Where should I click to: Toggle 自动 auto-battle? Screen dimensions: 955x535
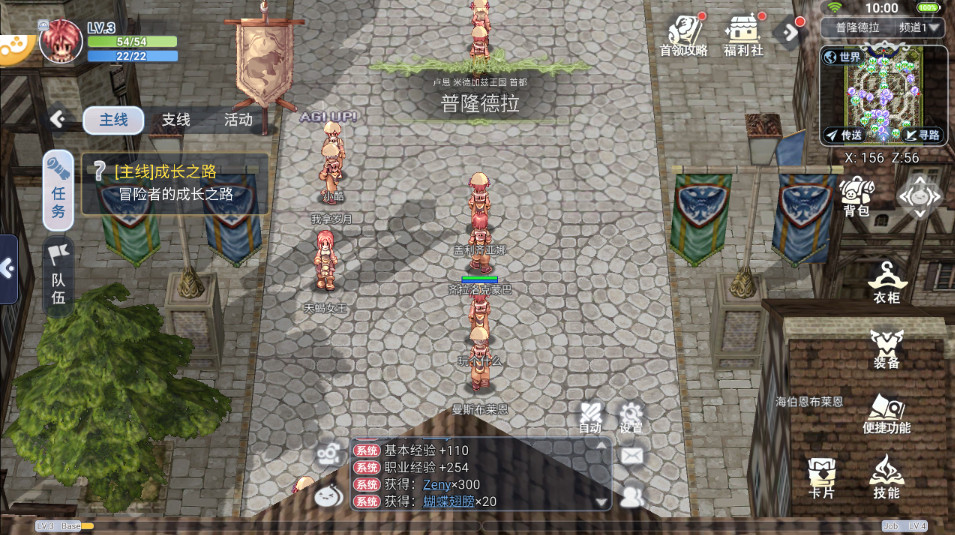[x=590, y=418]
